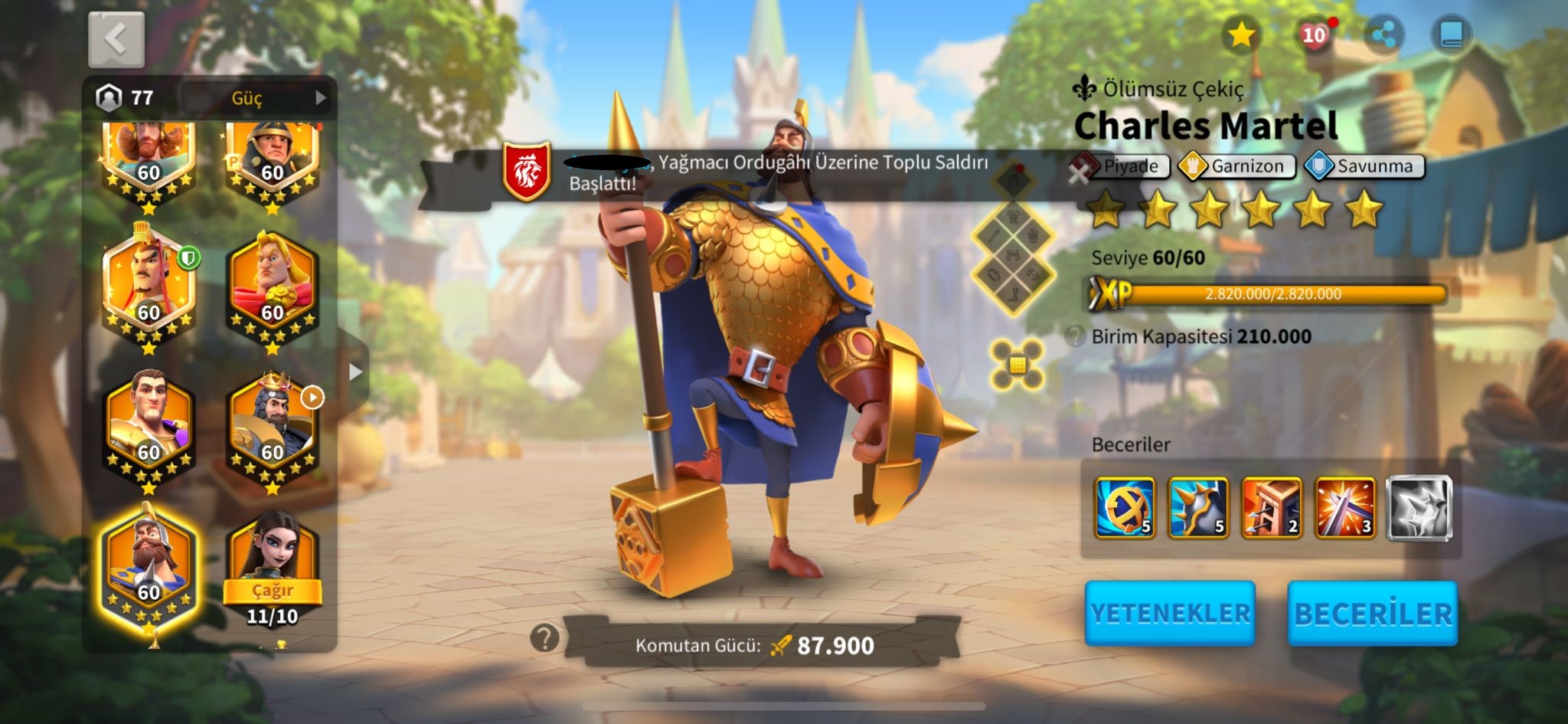This screenshot has width=1568, height=724.
Task: View the spiked shield skill icon
Action: coord(1198,507)
